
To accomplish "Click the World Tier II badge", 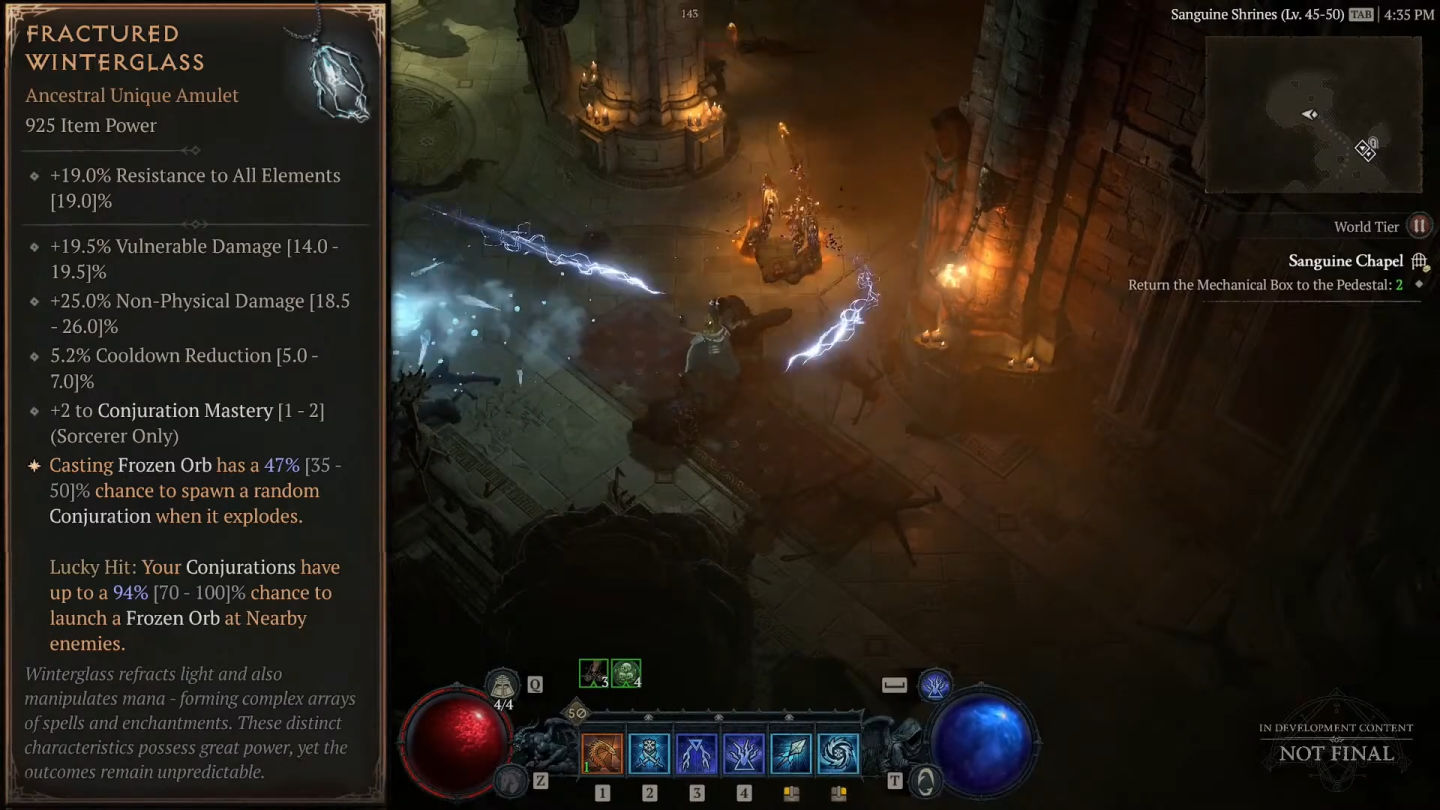I will coord(1419,226).
